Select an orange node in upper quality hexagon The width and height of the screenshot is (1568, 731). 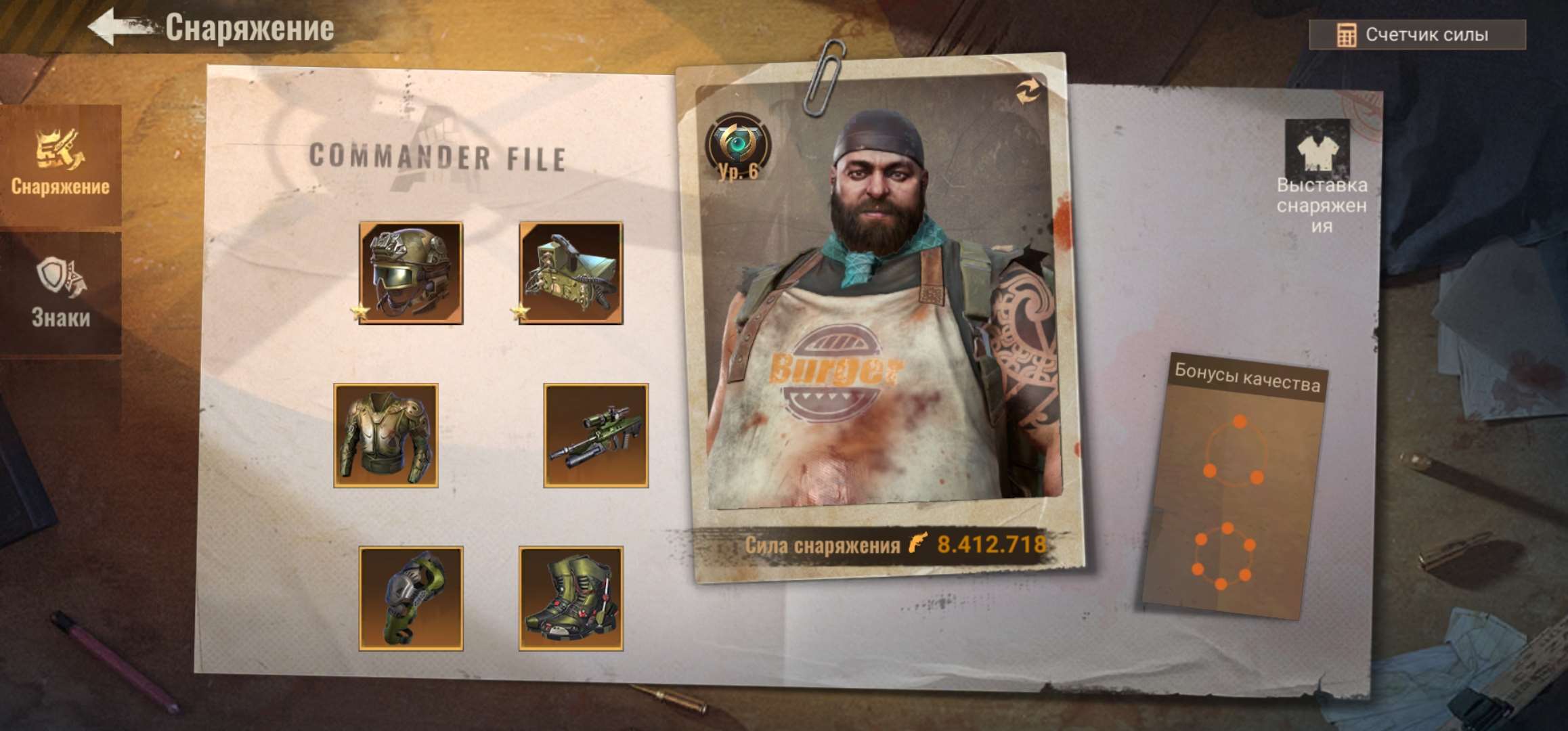coord(1240,420)
